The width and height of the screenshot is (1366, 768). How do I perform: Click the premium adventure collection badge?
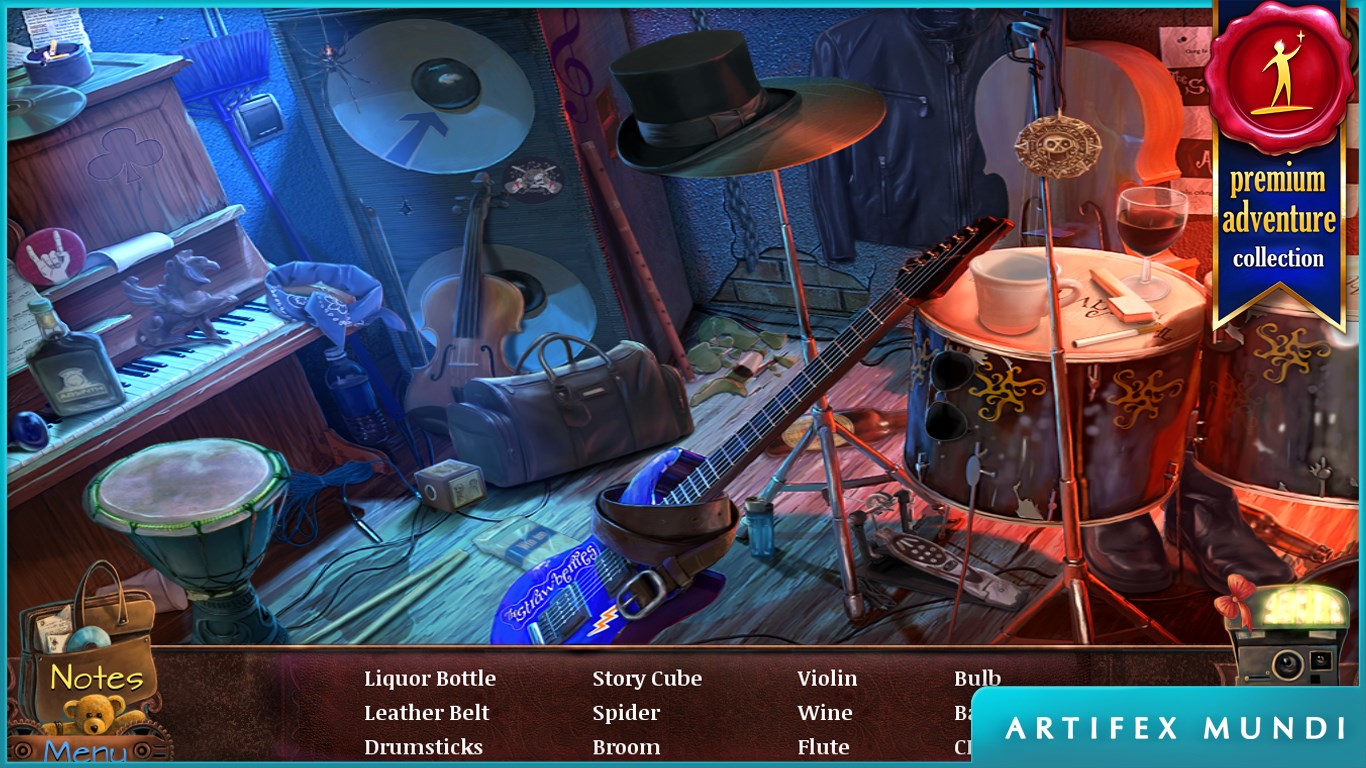(1277, 160)
